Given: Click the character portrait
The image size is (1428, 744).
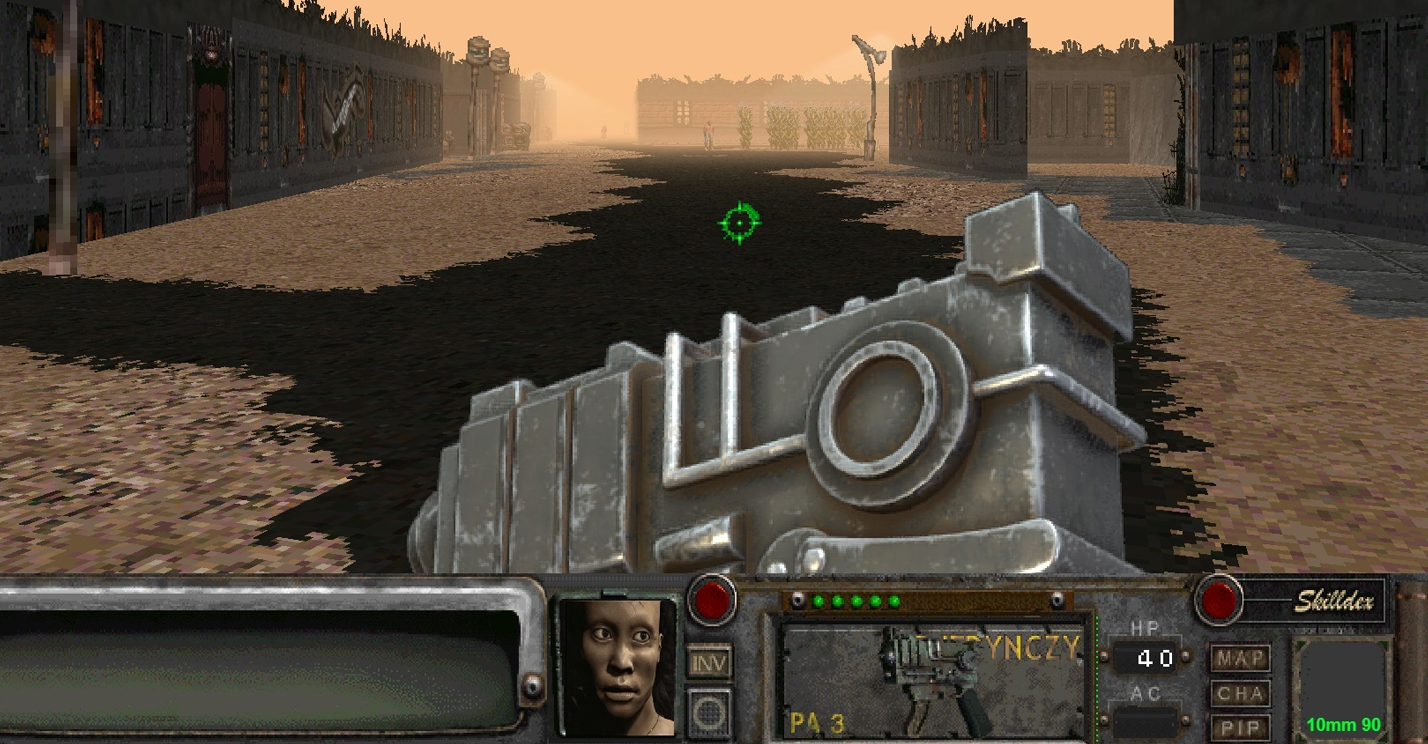Looking at the screenshot, I should 618,670.
